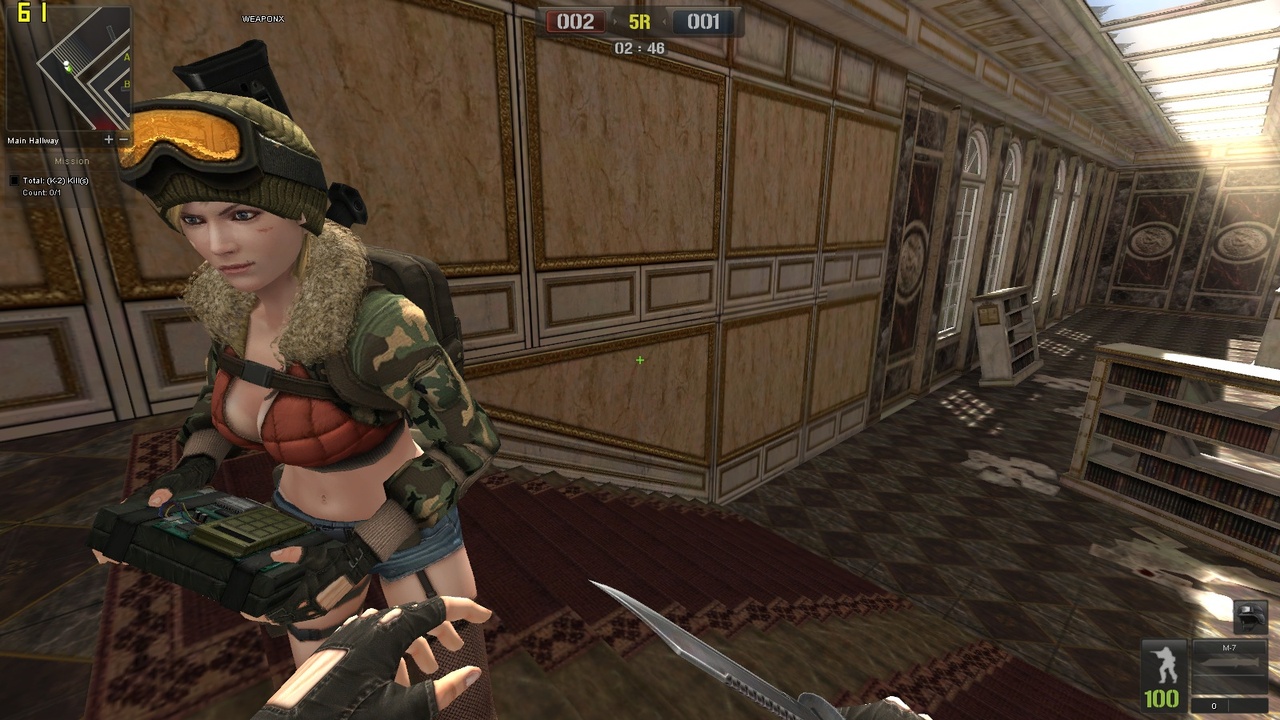Click the helmet armor pickup icon
Image resolution: width=1280 pixels, height=720 pixels.
pyautogui.click(x=1250, y=616)
